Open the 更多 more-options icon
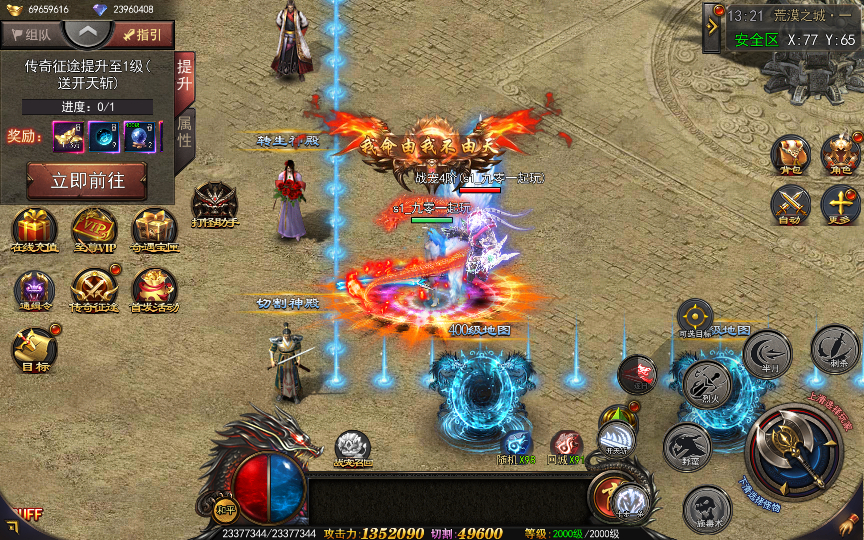 click(x=840, y=206)
